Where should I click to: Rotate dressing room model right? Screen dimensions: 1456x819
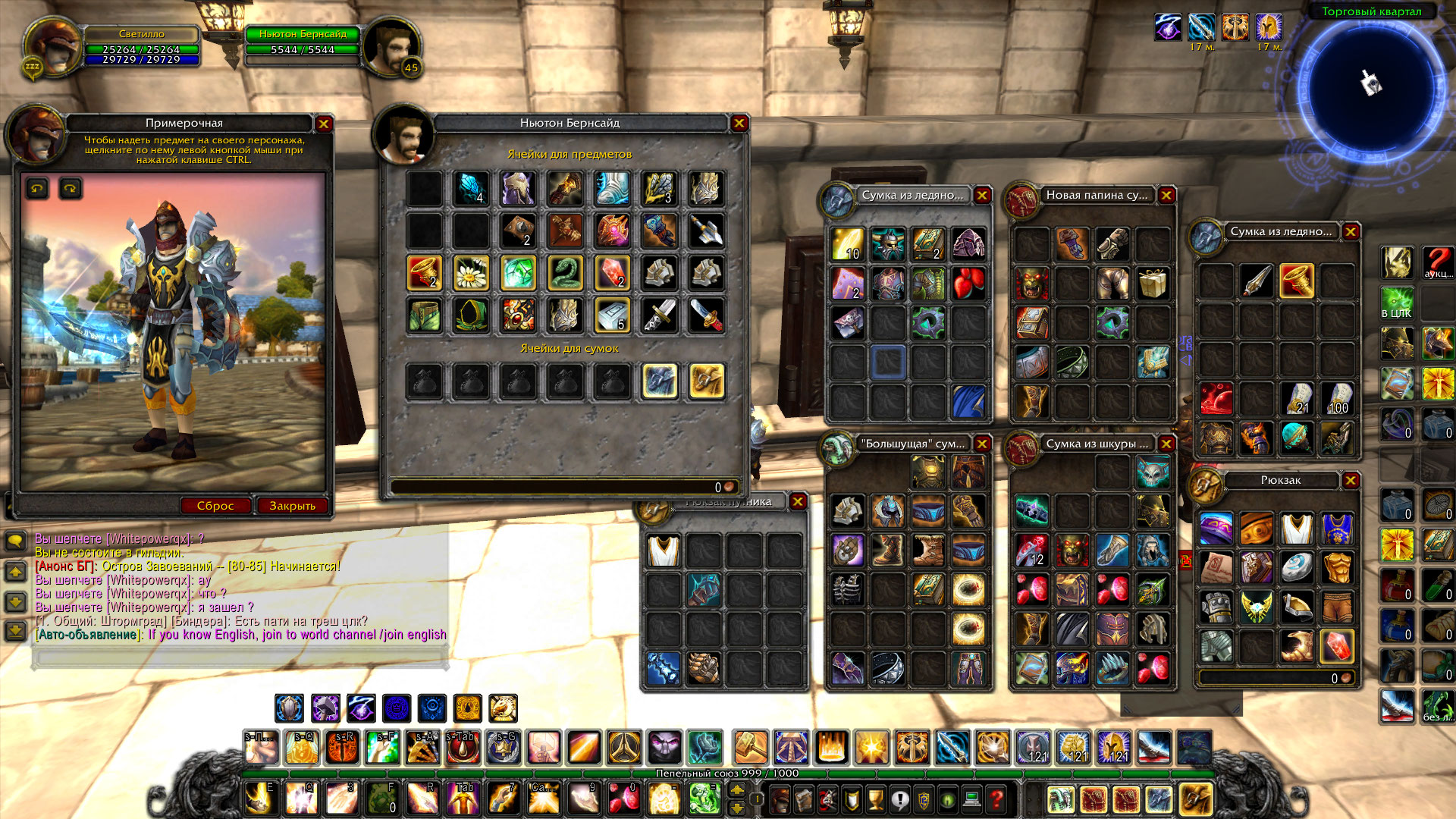71,188
